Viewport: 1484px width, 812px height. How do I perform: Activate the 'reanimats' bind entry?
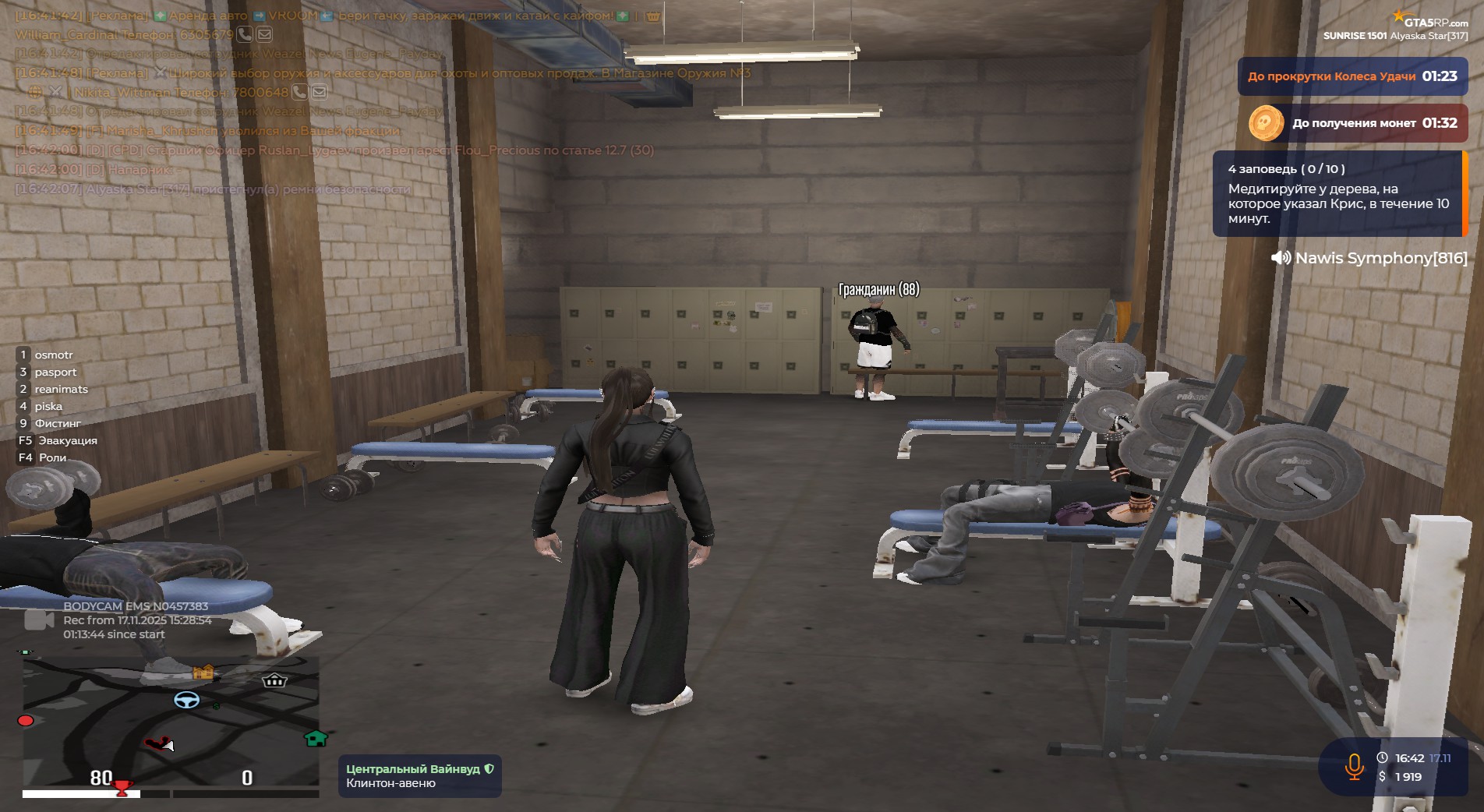pos(61,389)
